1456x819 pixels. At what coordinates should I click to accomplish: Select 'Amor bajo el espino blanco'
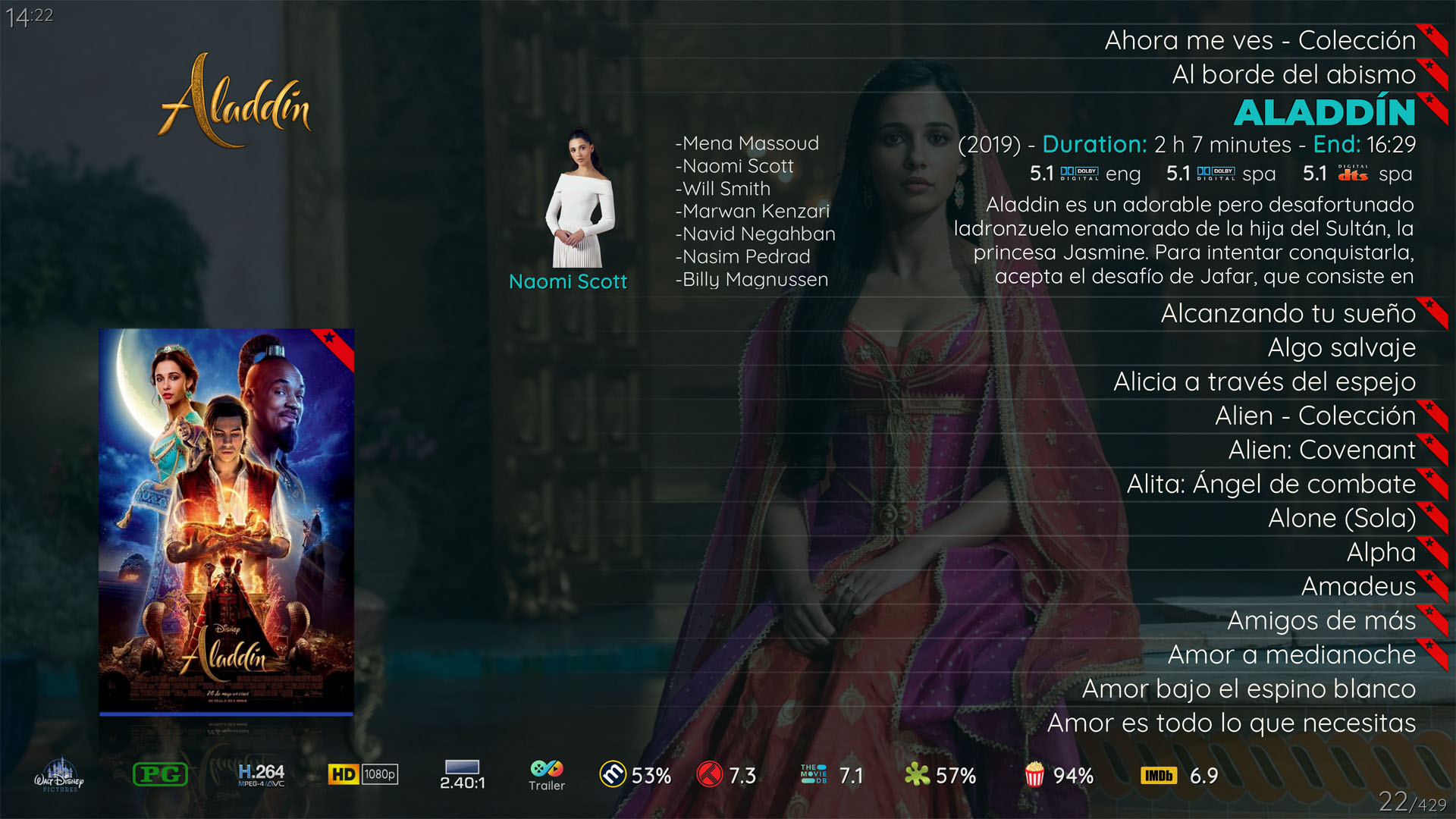(x=1248, y=689)
